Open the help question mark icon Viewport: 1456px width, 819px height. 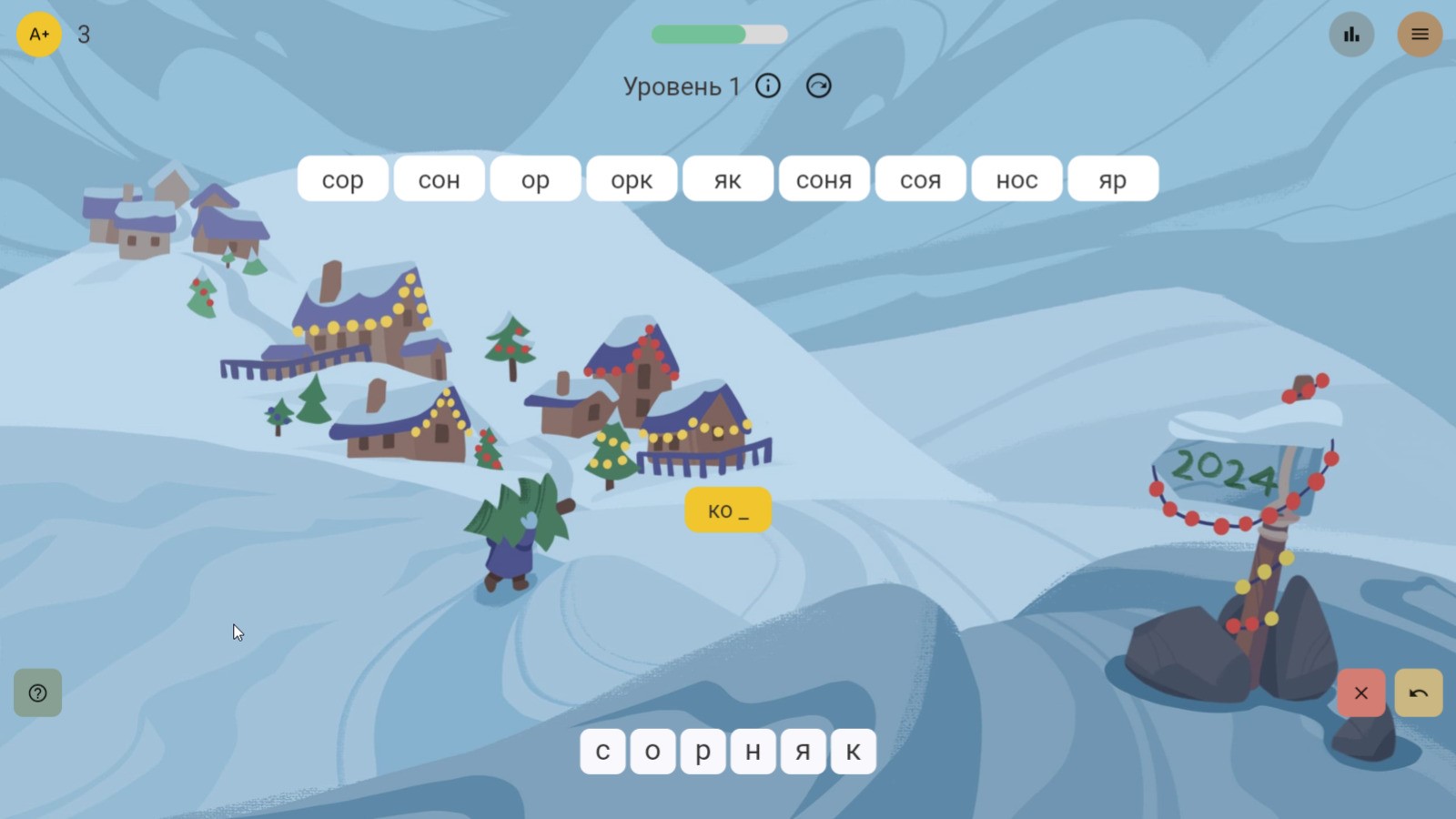pos(37,693)
